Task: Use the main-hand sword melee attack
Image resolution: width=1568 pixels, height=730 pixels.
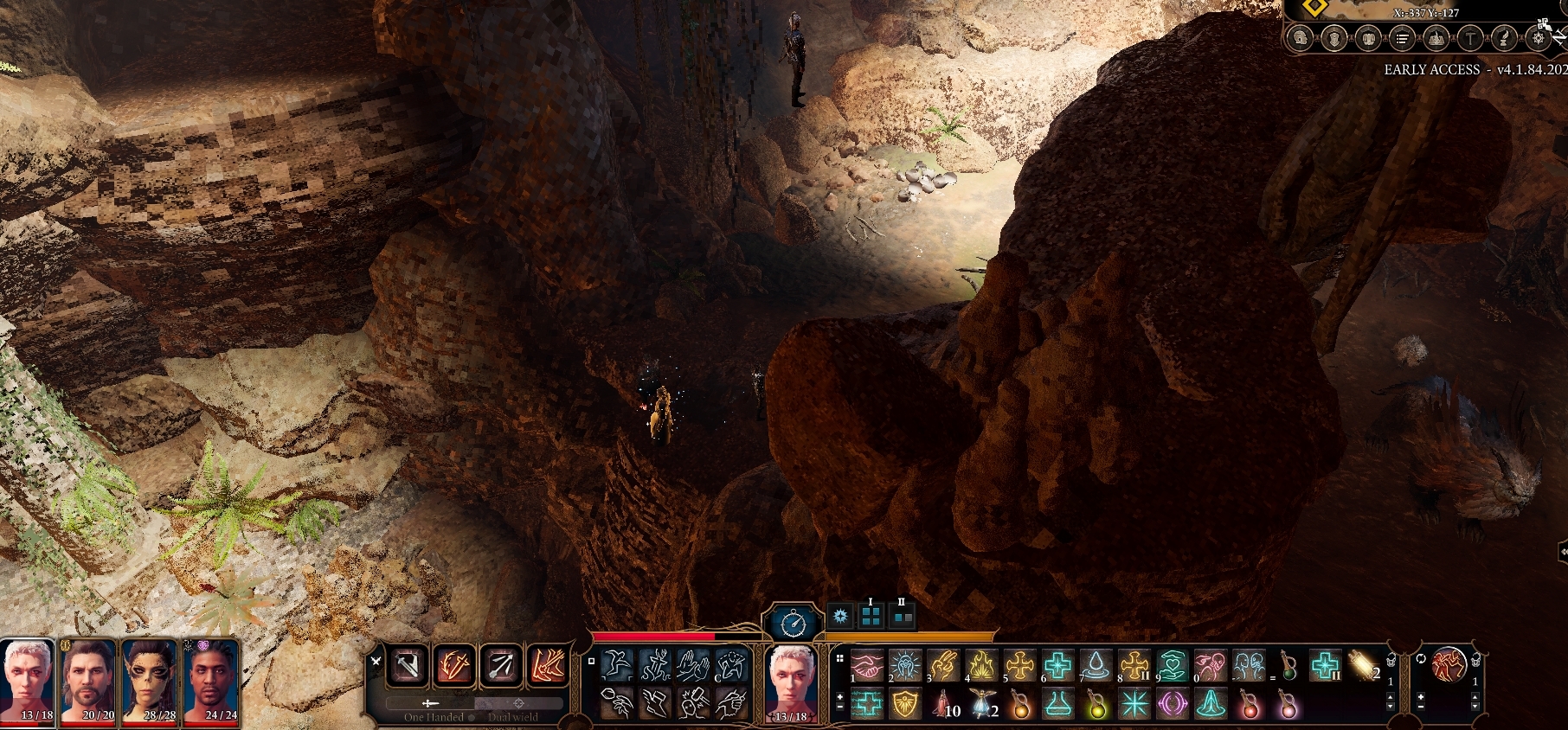Action: tap(407, 666)
